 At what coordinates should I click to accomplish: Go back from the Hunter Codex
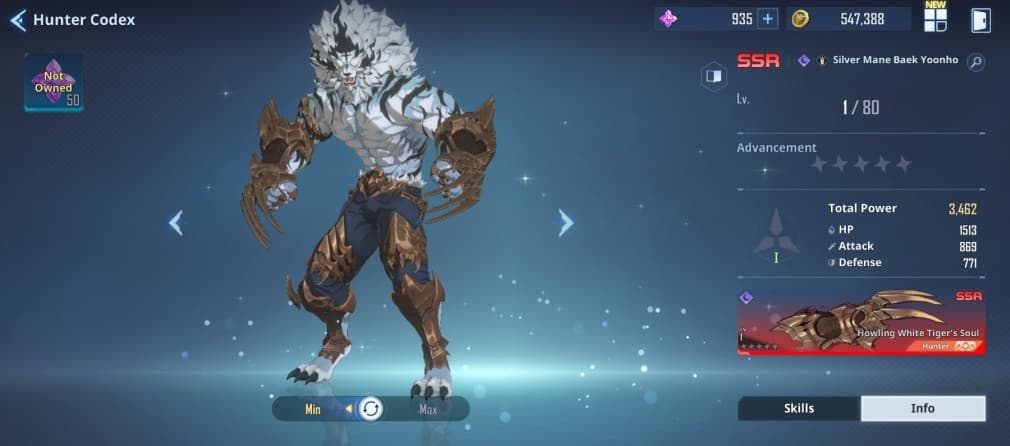[17, 20]
